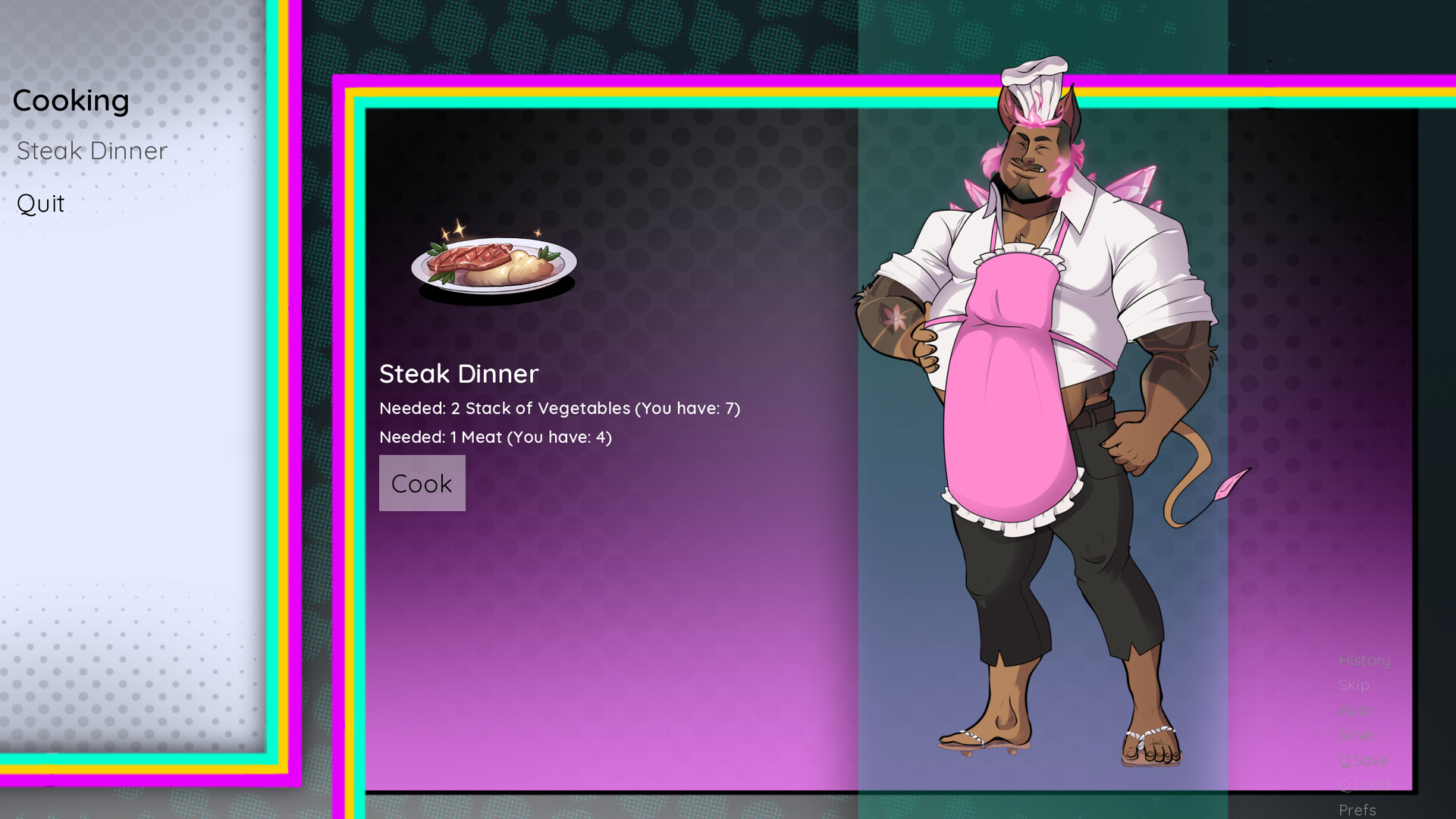Image resolution: width=1456 pixels, height=819 pixels.
Task: Perform a Q.Save quick save
Action: [1363, 760]
